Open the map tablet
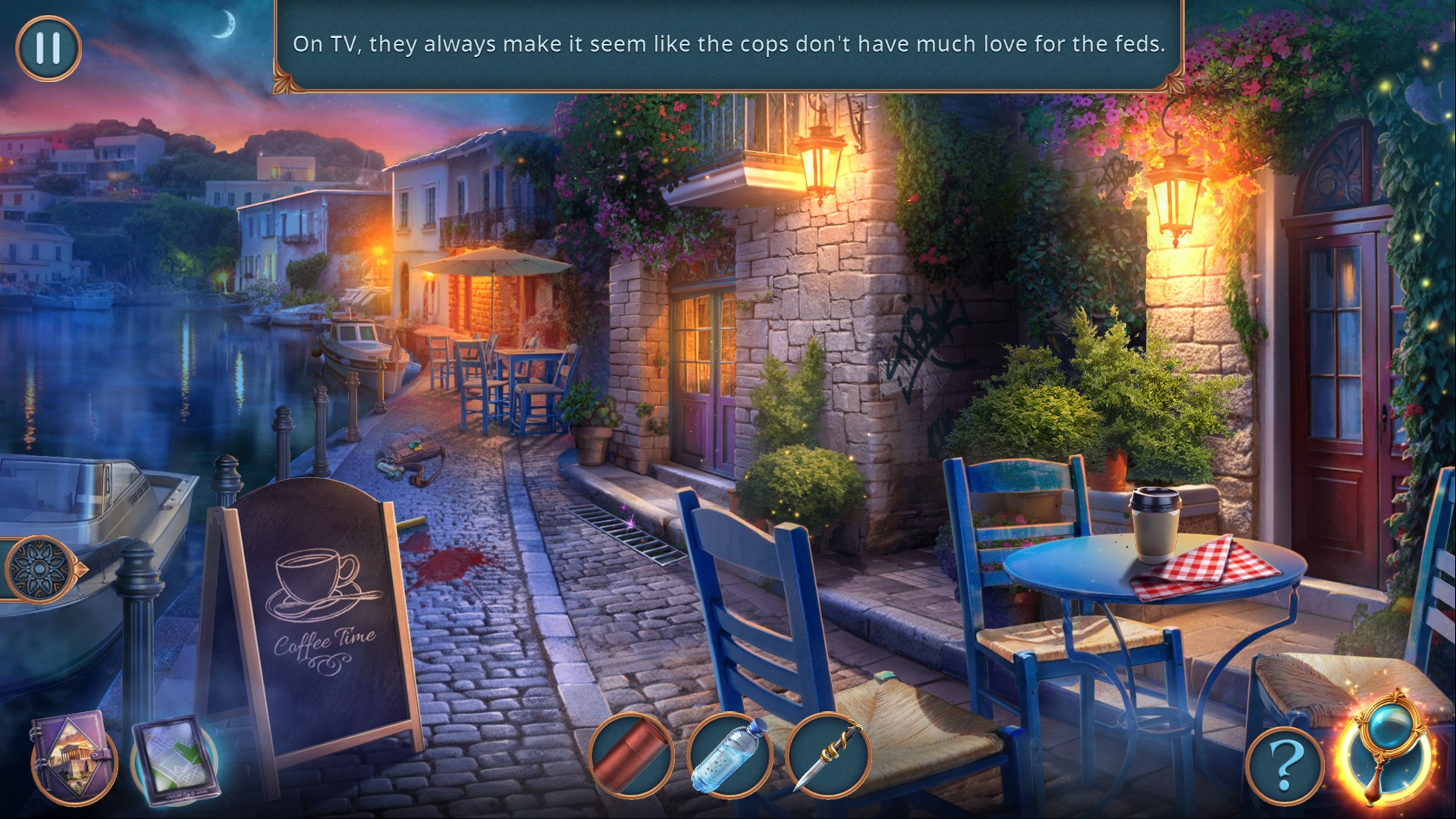Viewport: 1456px width, 819px height. point(175,759)
